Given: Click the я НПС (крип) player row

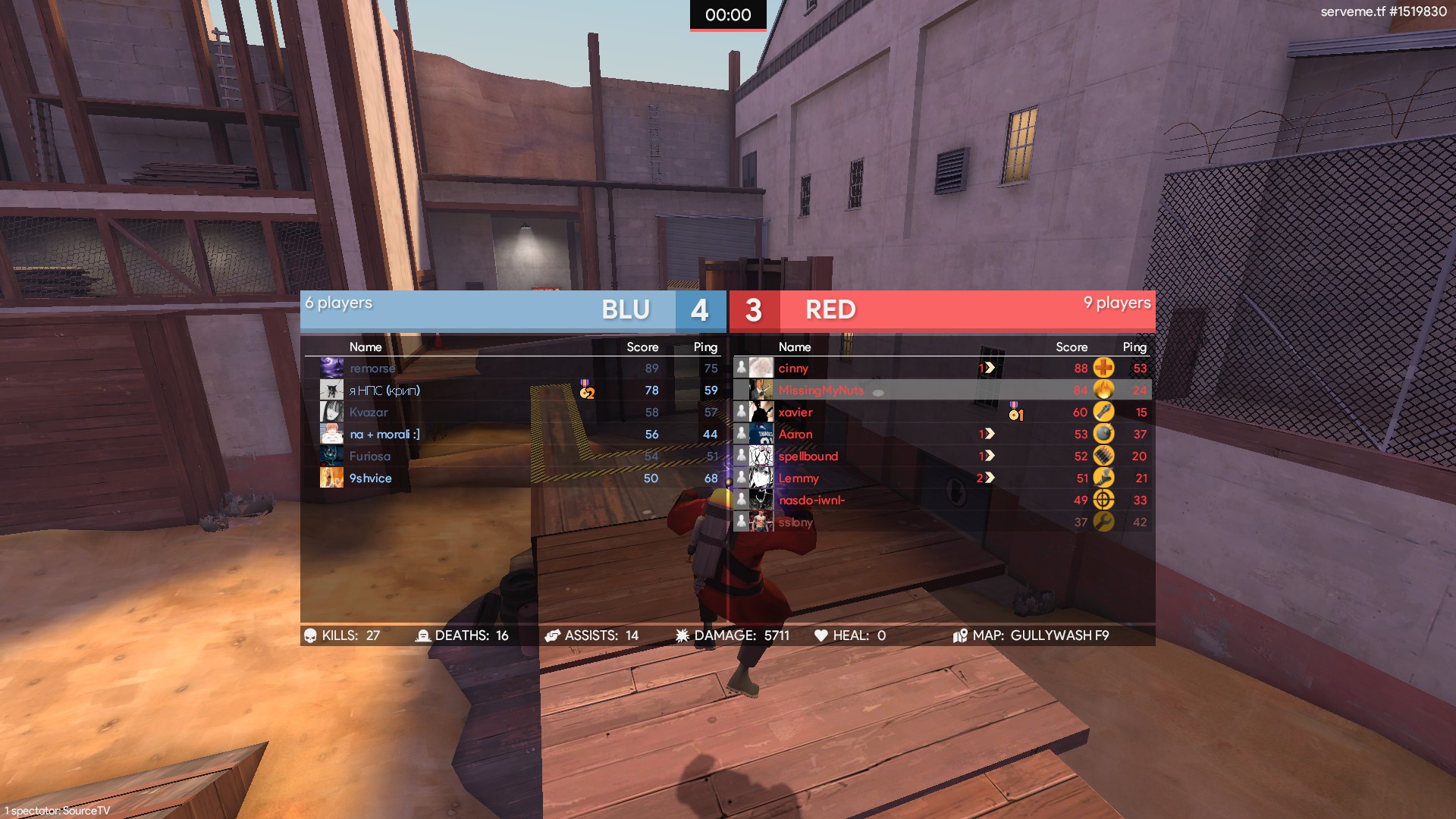Looking at the screenshot, I should pos(384,391).
